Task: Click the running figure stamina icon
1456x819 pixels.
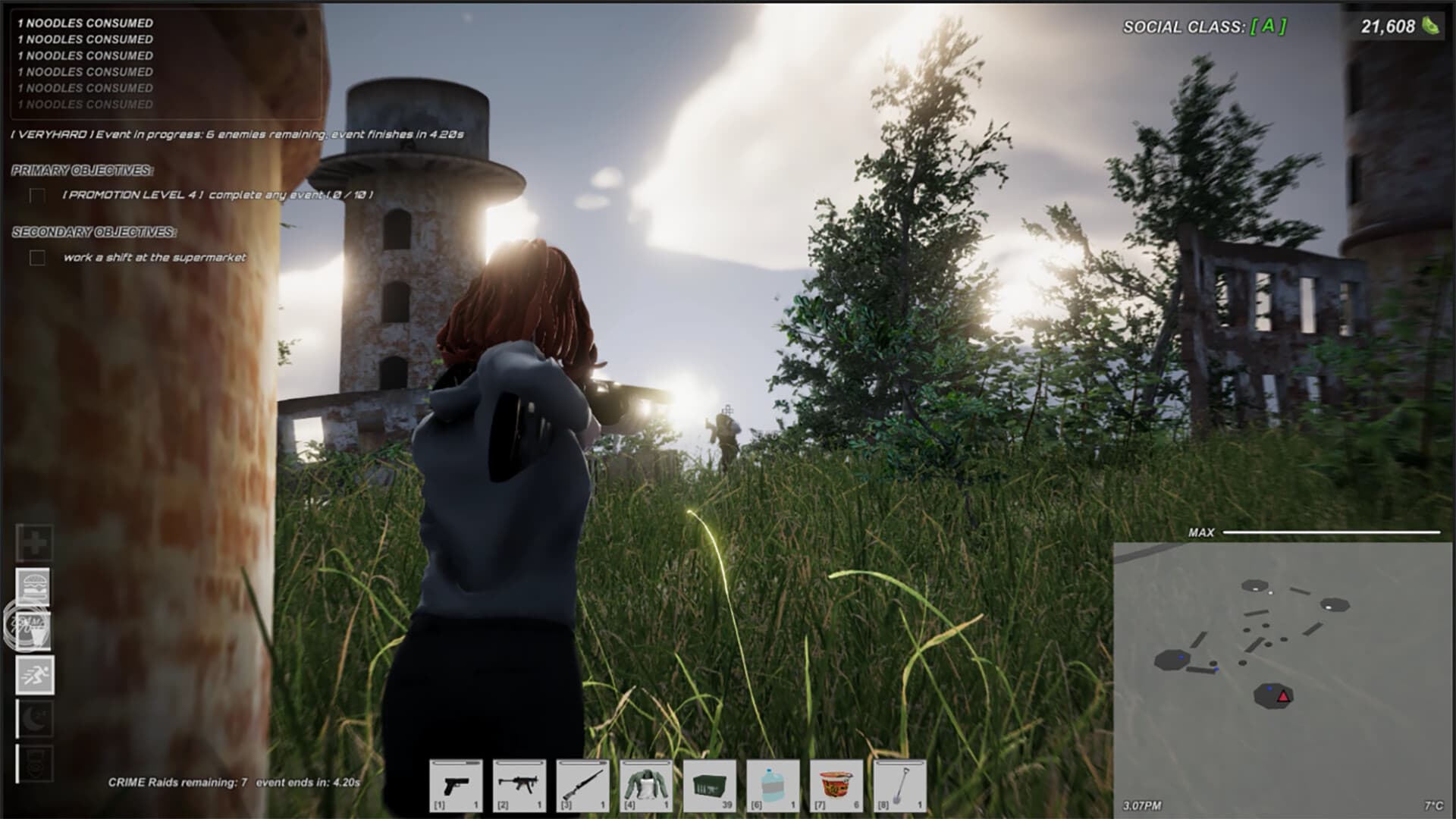Action: click(35, 675)
